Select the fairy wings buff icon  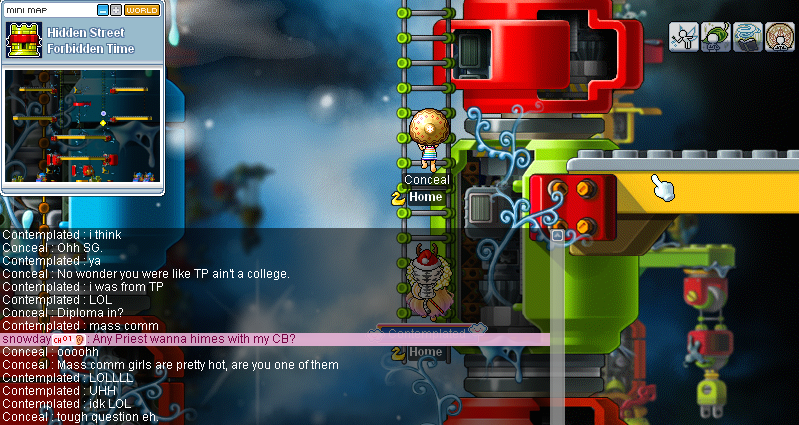click(684, 37)
